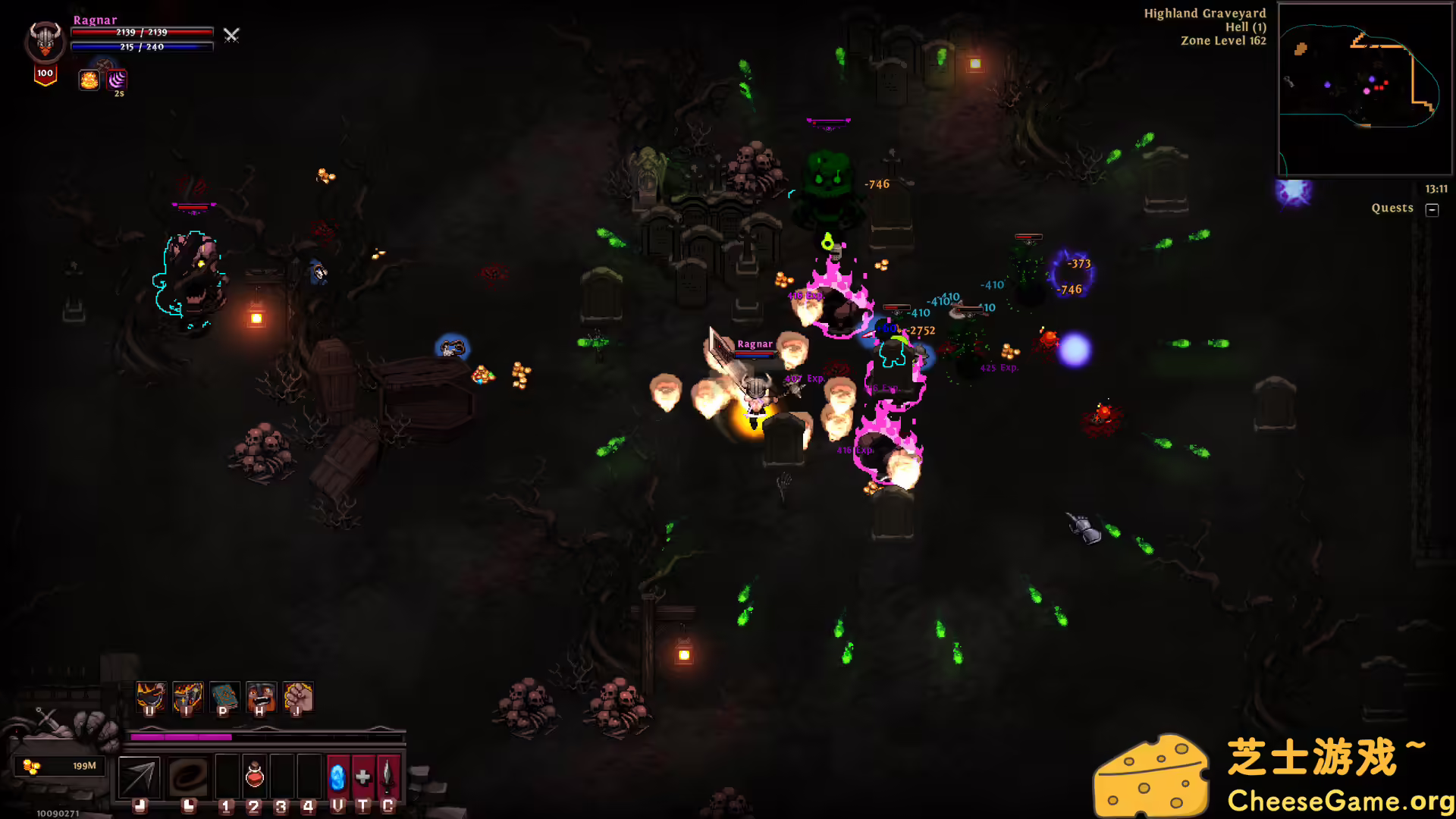The width and height of the screenshot is (1456, 819).
Task: Click the glowing purple orb under minimap
Action: pos(1293,191)
